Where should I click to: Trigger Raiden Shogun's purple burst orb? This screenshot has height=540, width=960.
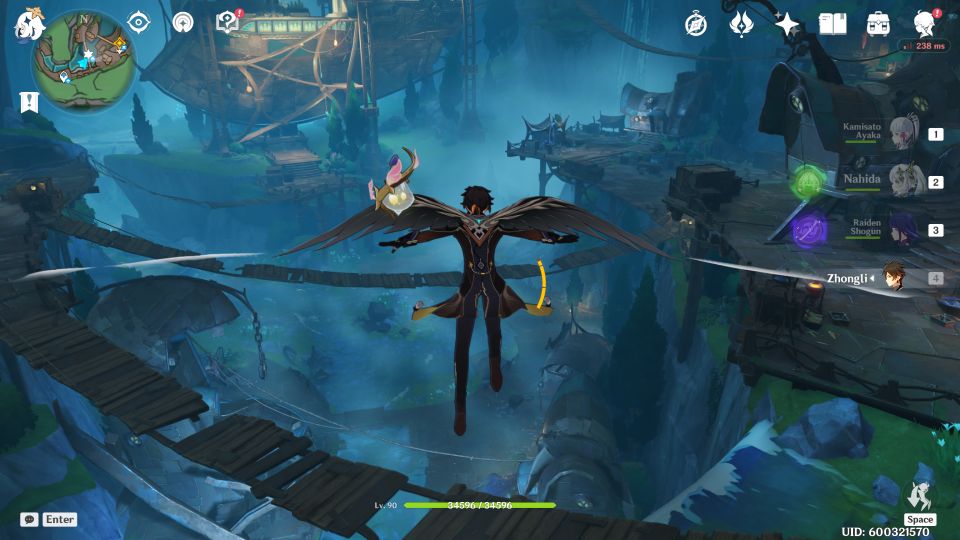(808, 230)
